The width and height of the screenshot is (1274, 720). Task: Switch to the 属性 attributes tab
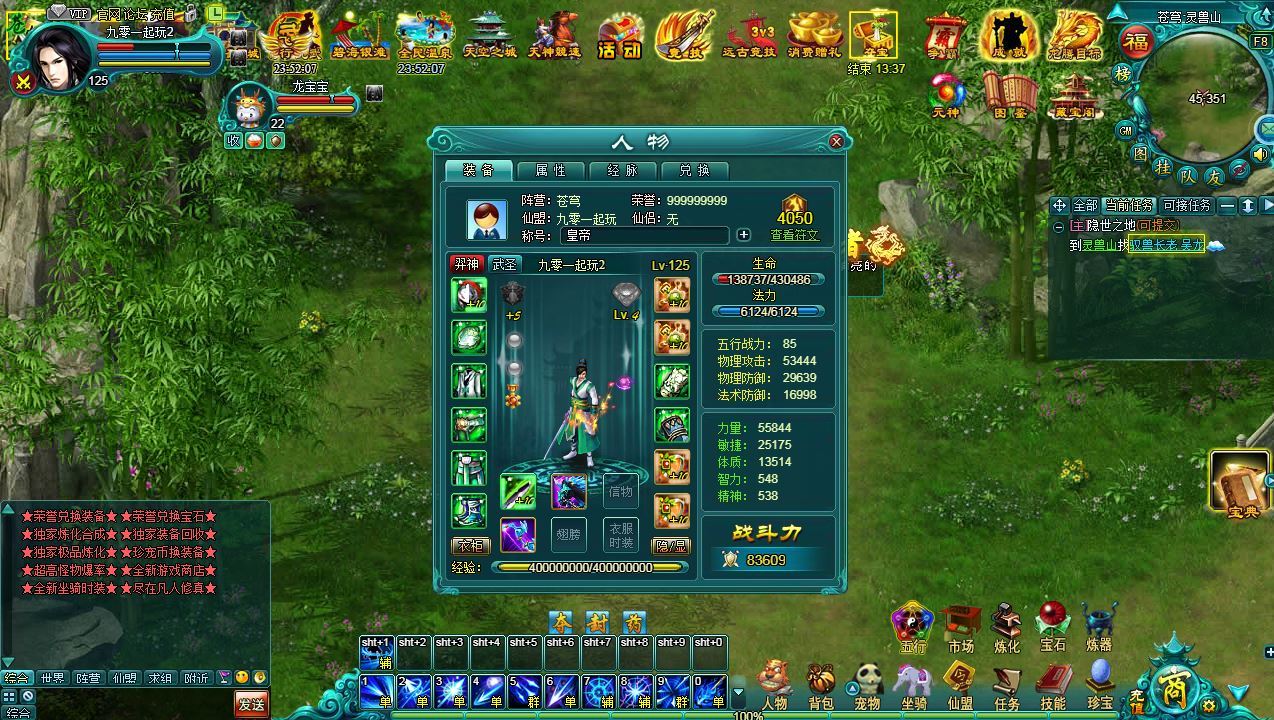(551, 170)
